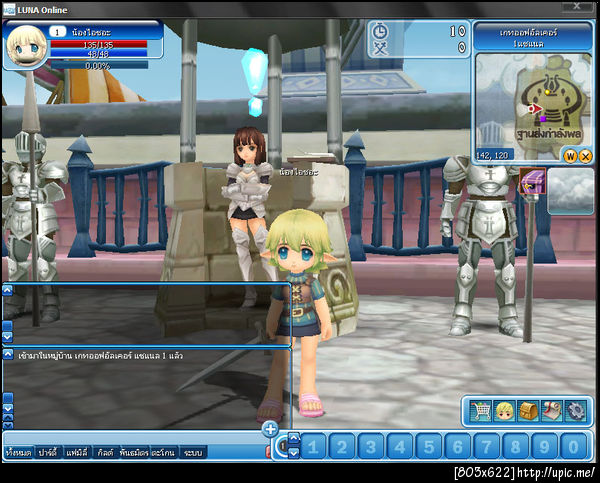Switch to the แฟมิลี่ chat tab
Screen dimensions: 600x483
tap(78, 452)
